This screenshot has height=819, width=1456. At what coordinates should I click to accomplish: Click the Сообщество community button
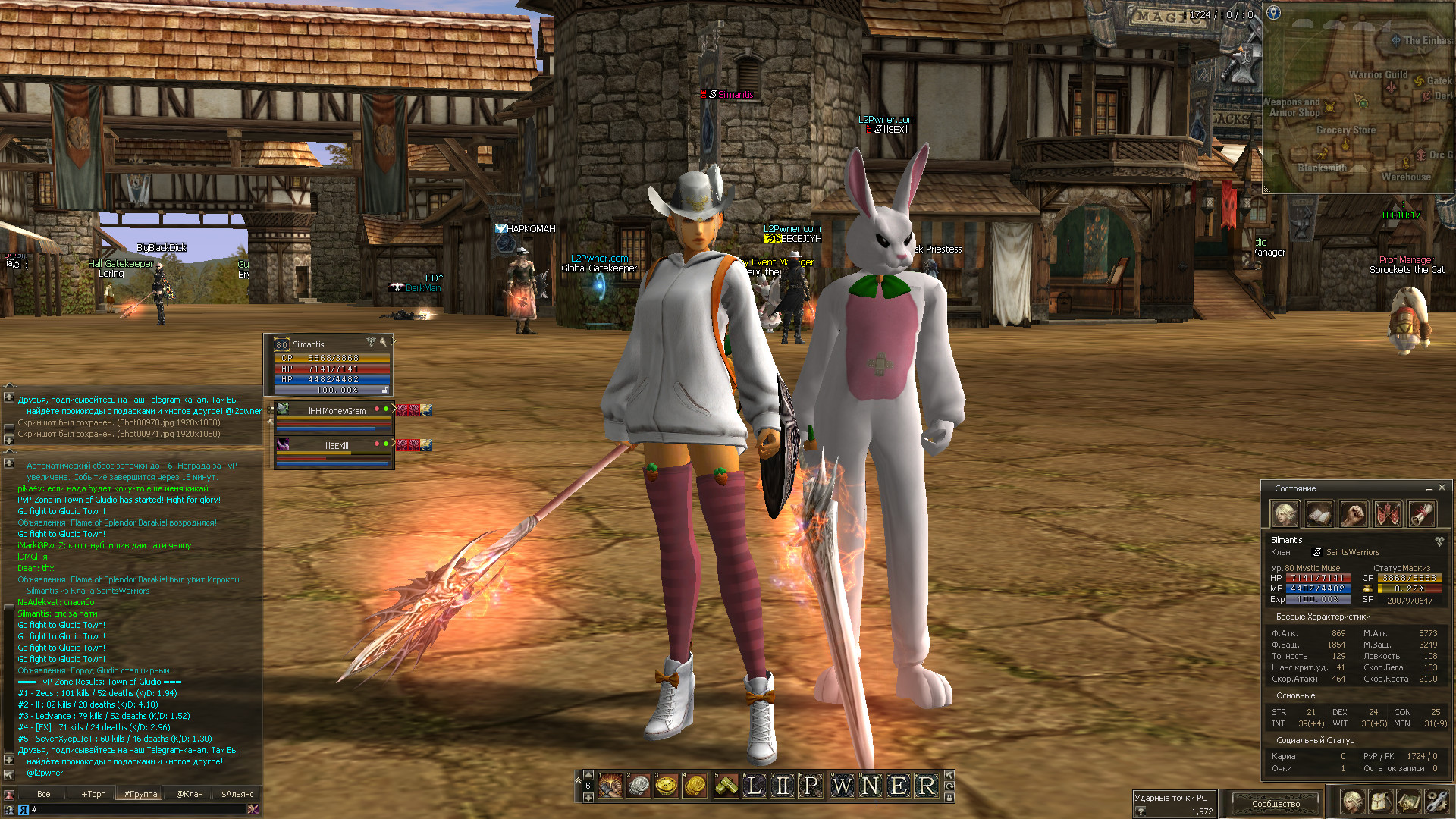(1276, 803)
